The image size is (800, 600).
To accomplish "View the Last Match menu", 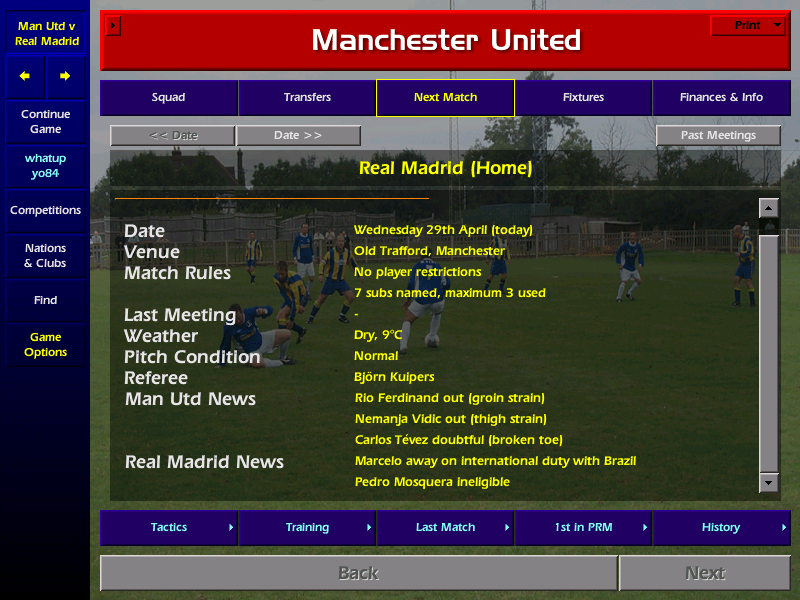I will point(445,527).
